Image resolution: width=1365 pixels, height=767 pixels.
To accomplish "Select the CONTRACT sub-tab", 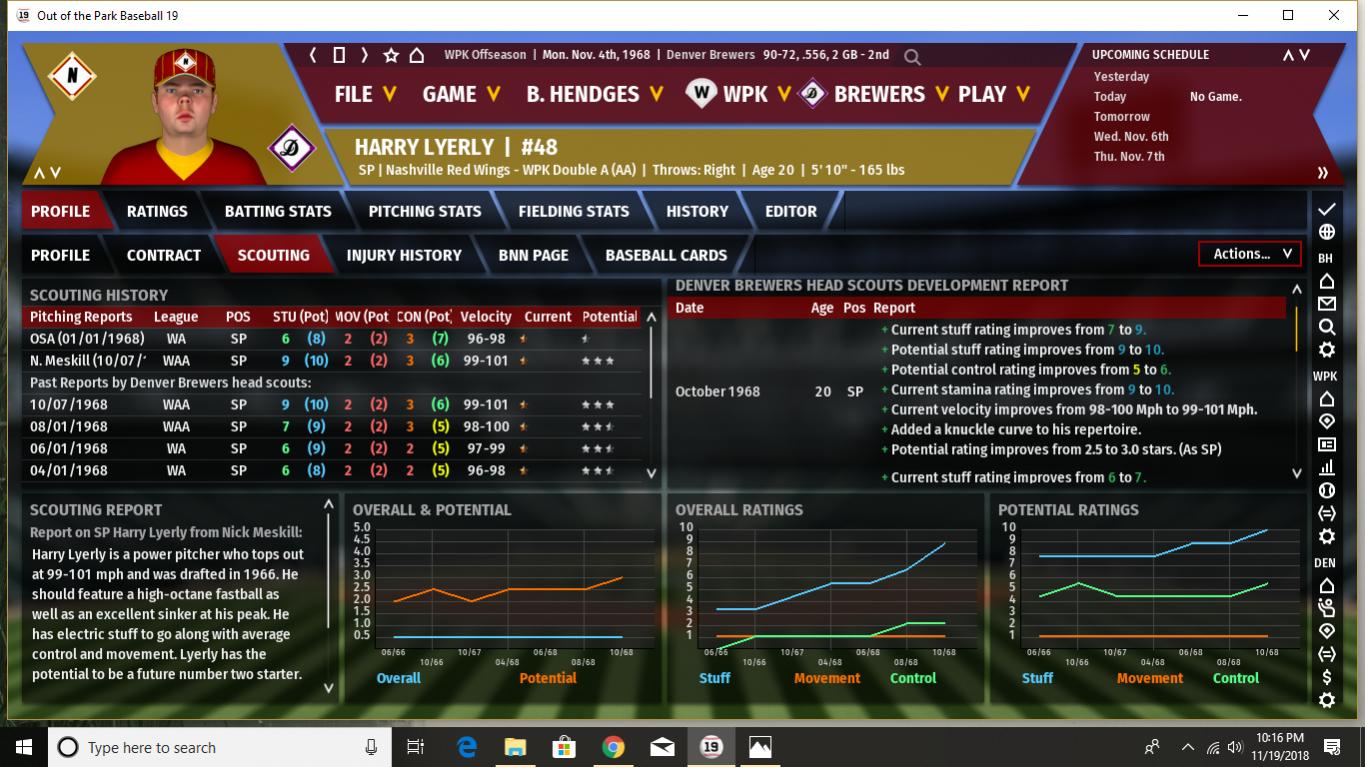I will 164,255.
